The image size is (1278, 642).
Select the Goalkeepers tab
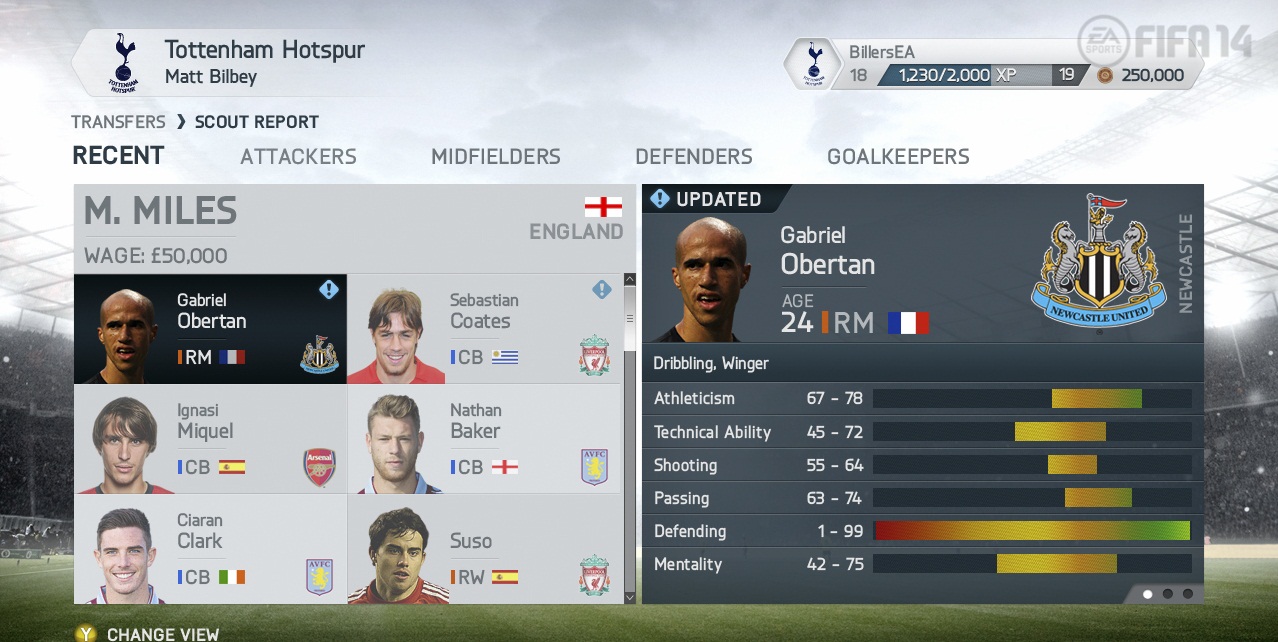(898, 156)
